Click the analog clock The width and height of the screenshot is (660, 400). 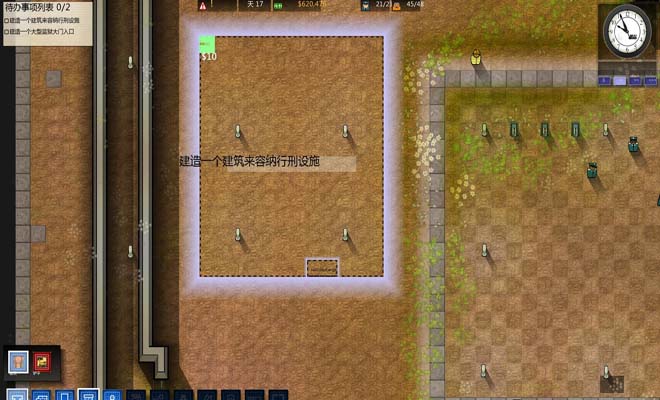pyautogui.click(x=625, y=32)
